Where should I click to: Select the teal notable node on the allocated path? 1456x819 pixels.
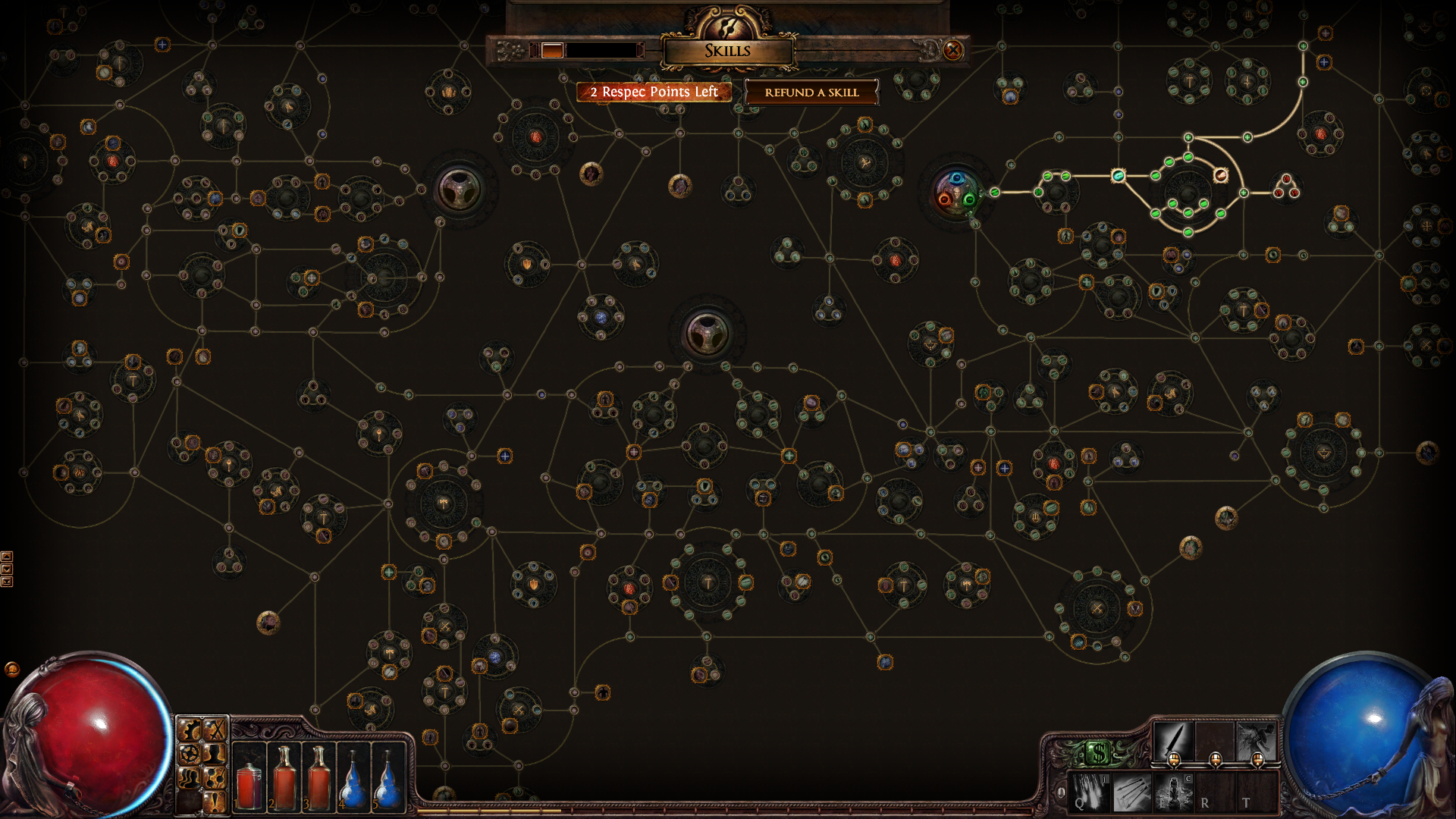tap(1118, 176)
